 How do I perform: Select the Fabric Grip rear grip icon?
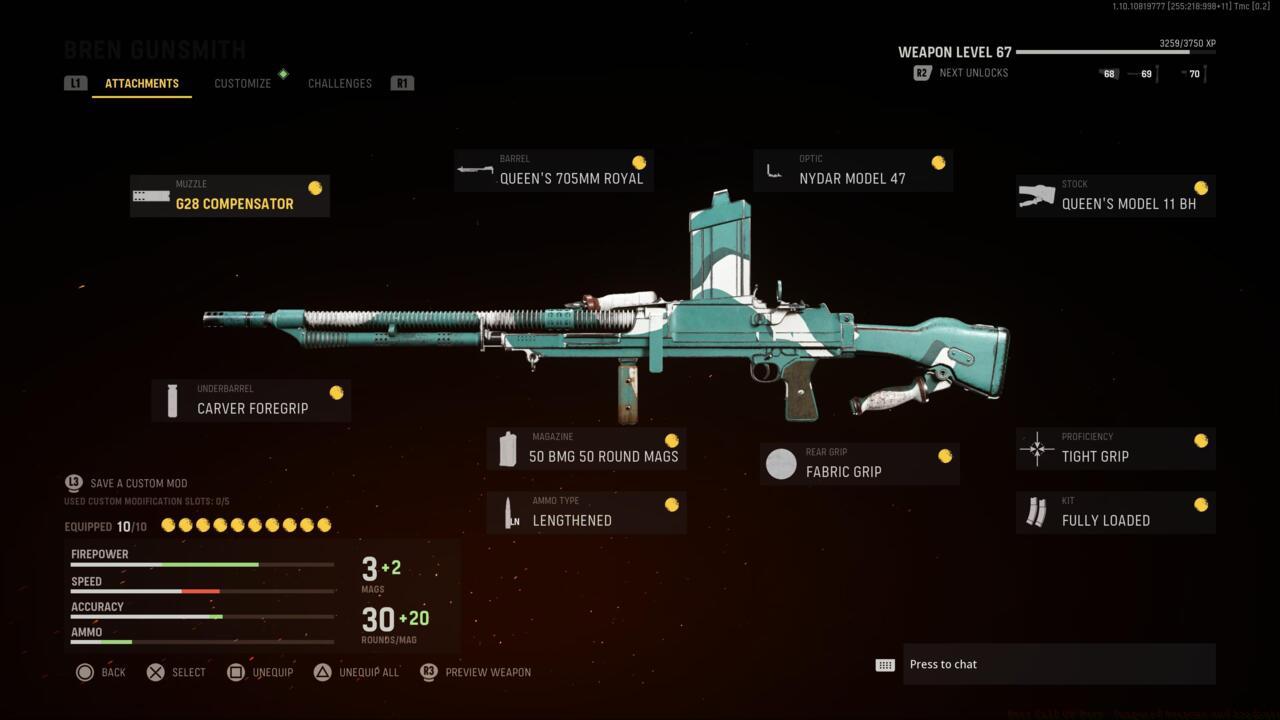pos(781,463)
